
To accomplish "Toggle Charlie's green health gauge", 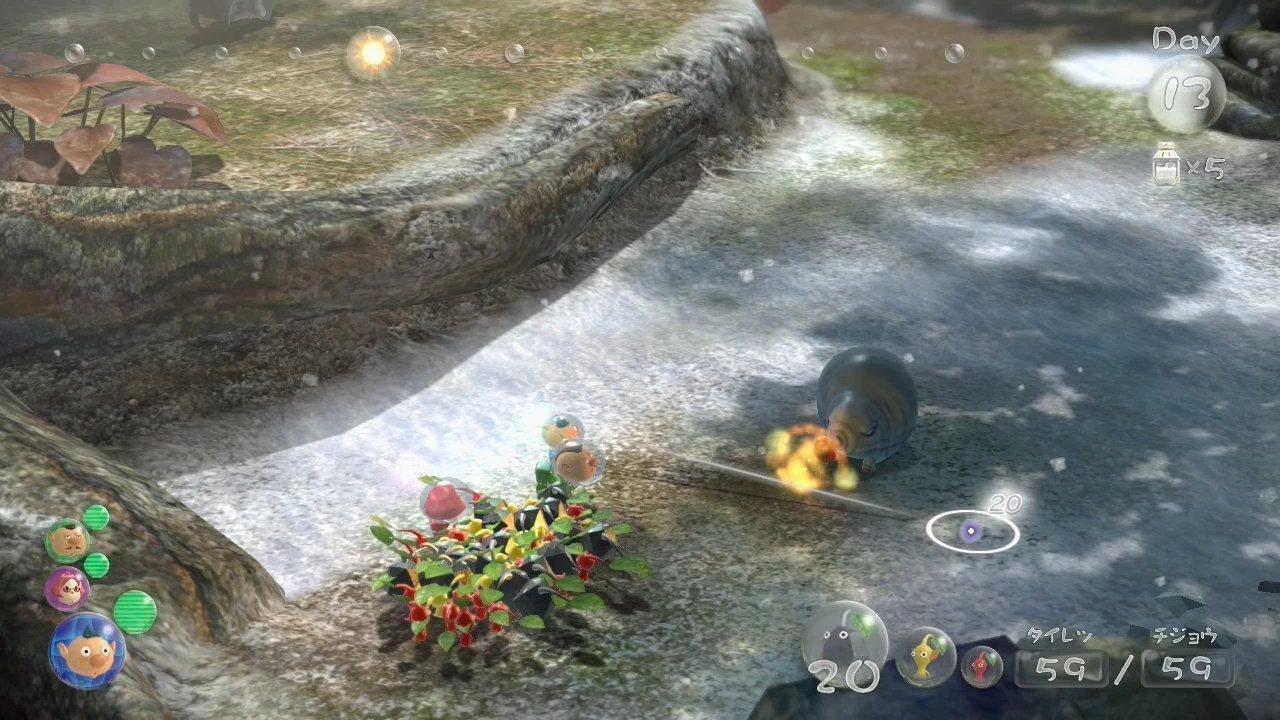I will (96, 519).
